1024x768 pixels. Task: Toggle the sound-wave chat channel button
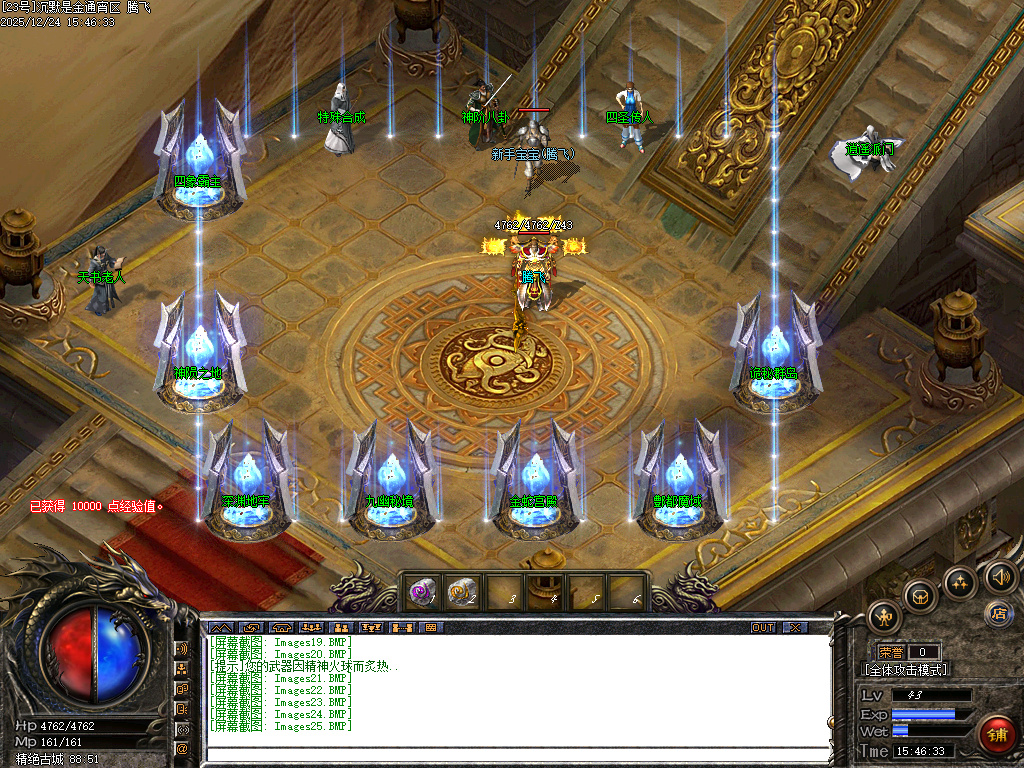(183, 648)
